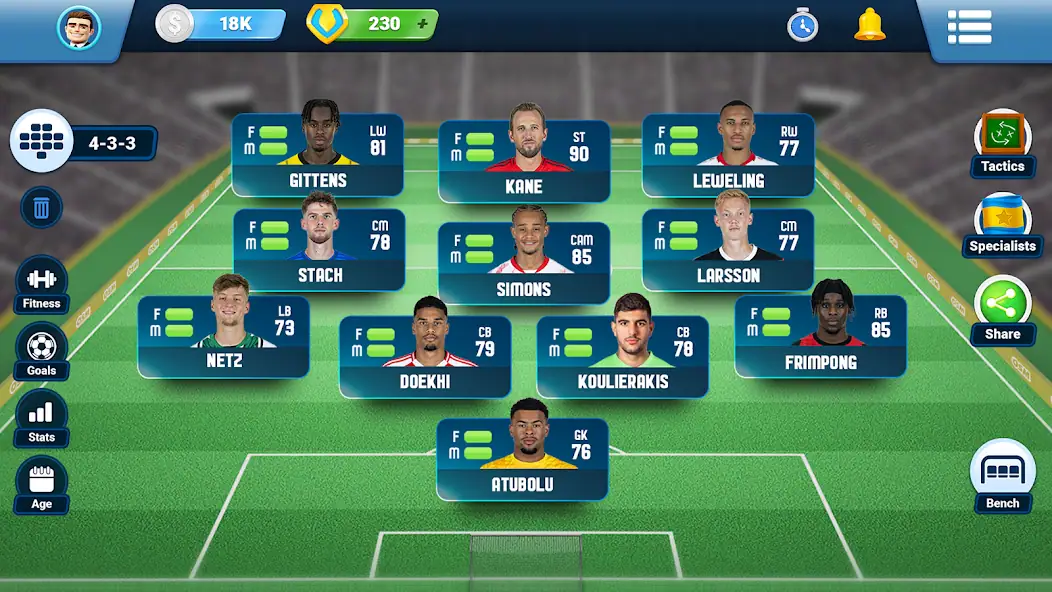Screen dimensions: 1052x592
Task: Open the stopwatch timer icon
Action: click(x=802, y=26)
